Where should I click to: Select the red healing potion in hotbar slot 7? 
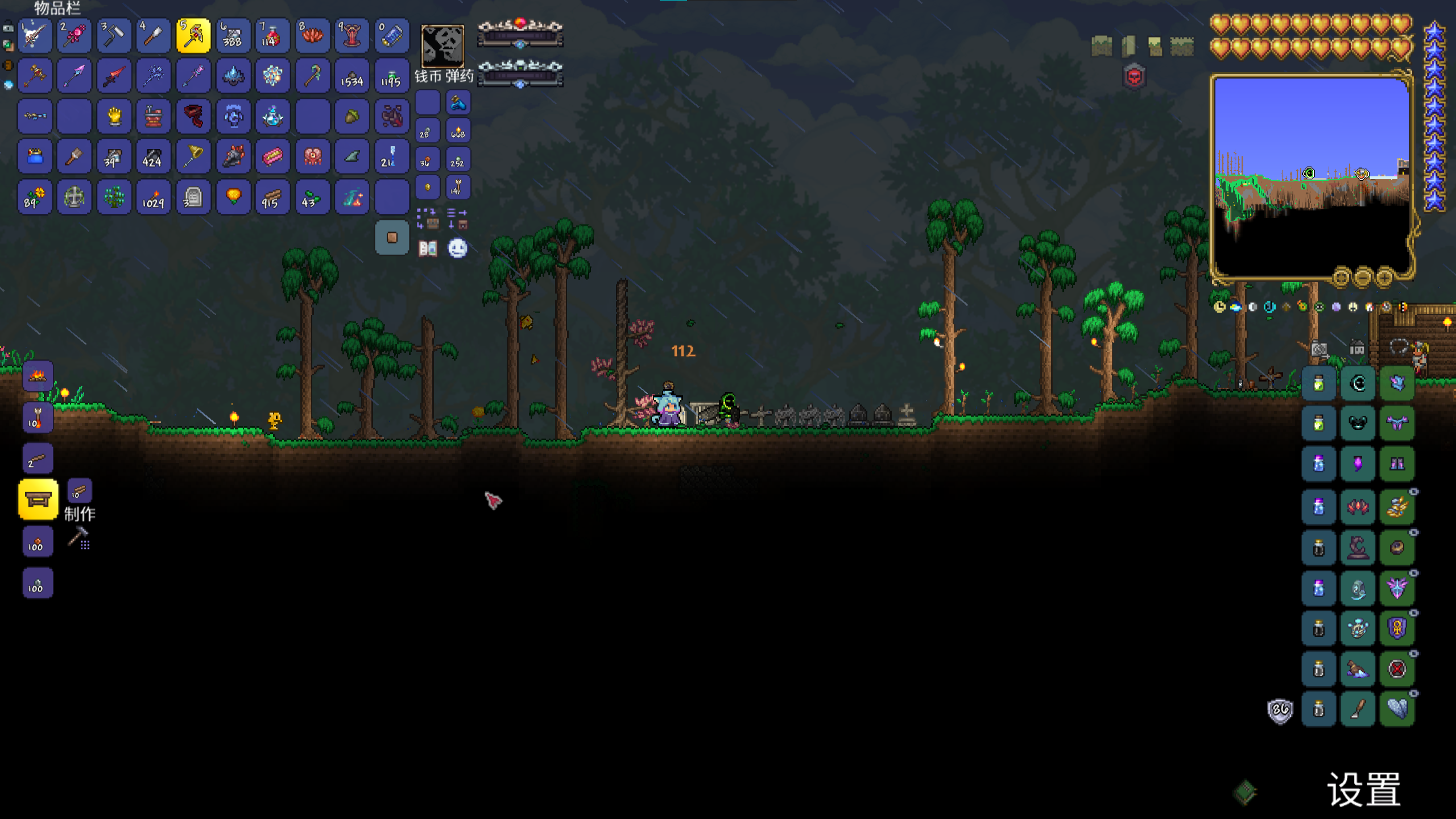coord(272,36)
